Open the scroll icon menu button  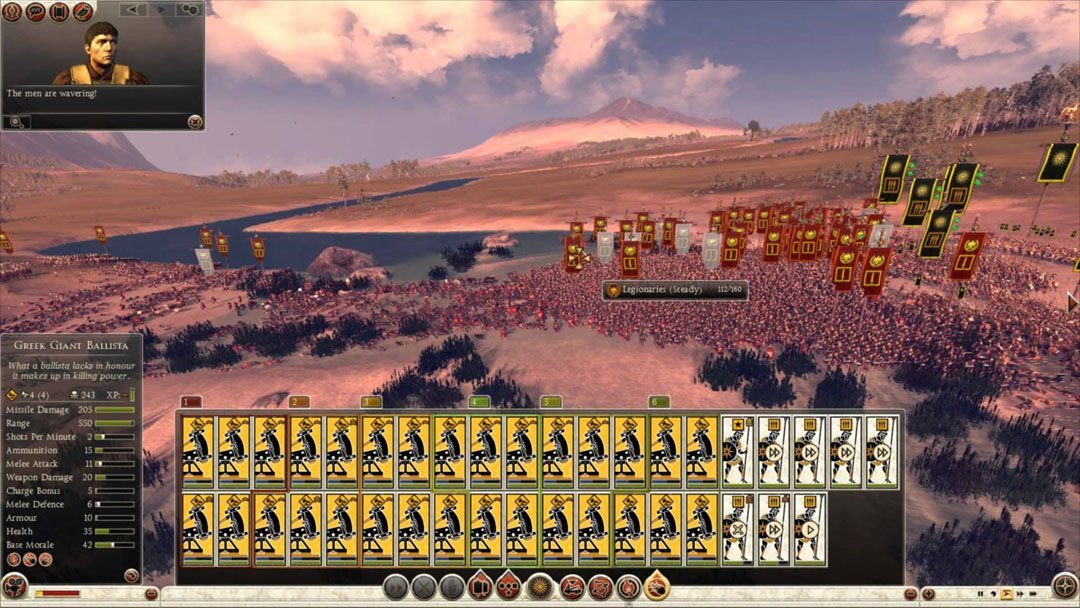(58, 12)
